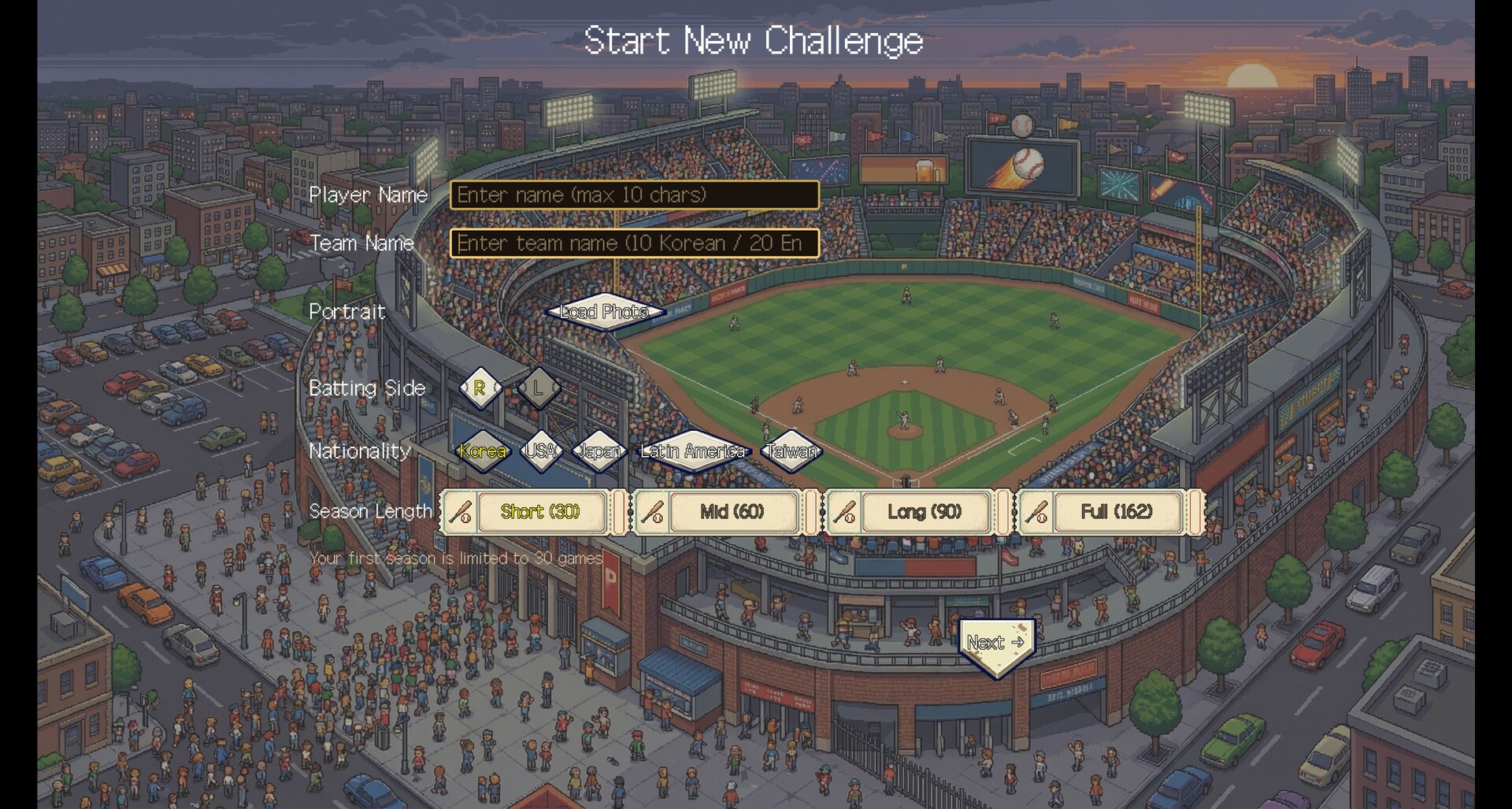
Task: Select Short (30) season length
Action: point(539,512)
